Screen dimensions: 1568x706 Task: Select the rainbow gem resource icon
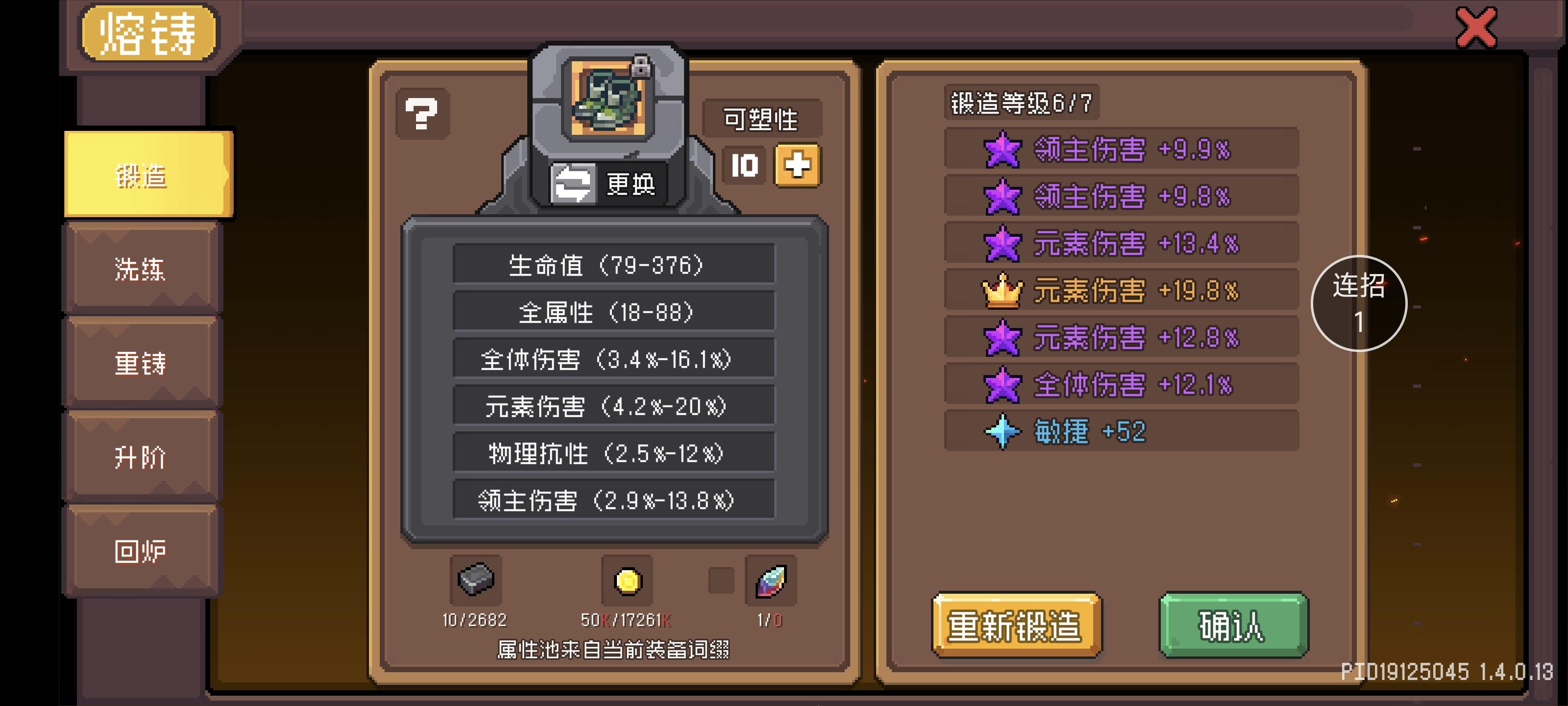click(x=772, y=581)
